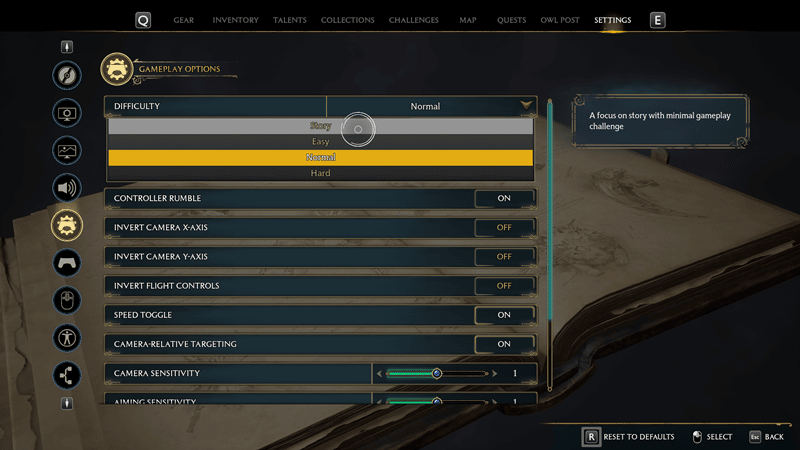Image resolution: width=800 pixels, height=450 pixels.
Task: Click Reset to Defaults
Action: coord(628,437)
